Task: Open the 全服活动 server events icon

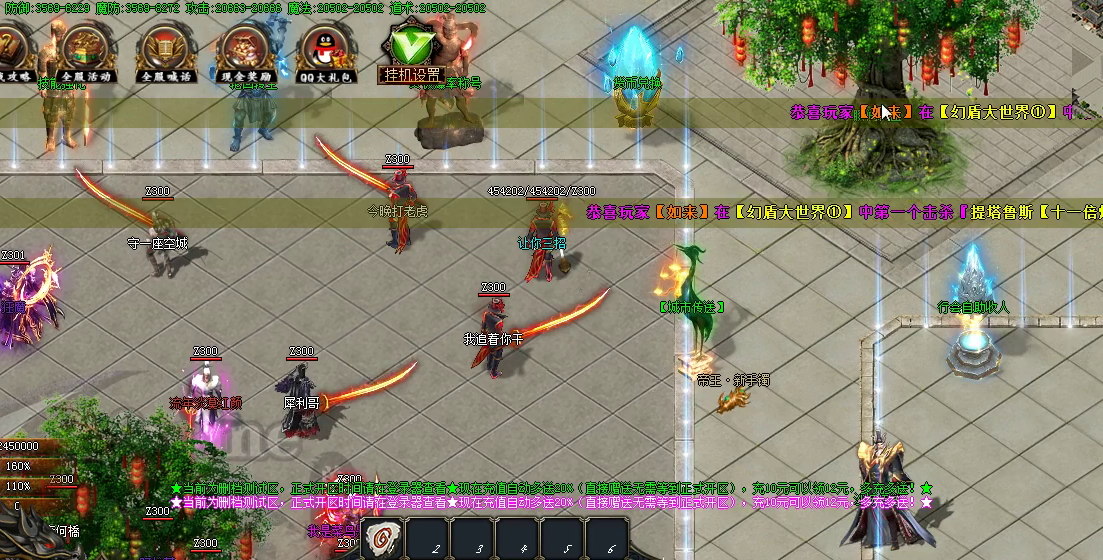Action: click(x=85, y=51)
